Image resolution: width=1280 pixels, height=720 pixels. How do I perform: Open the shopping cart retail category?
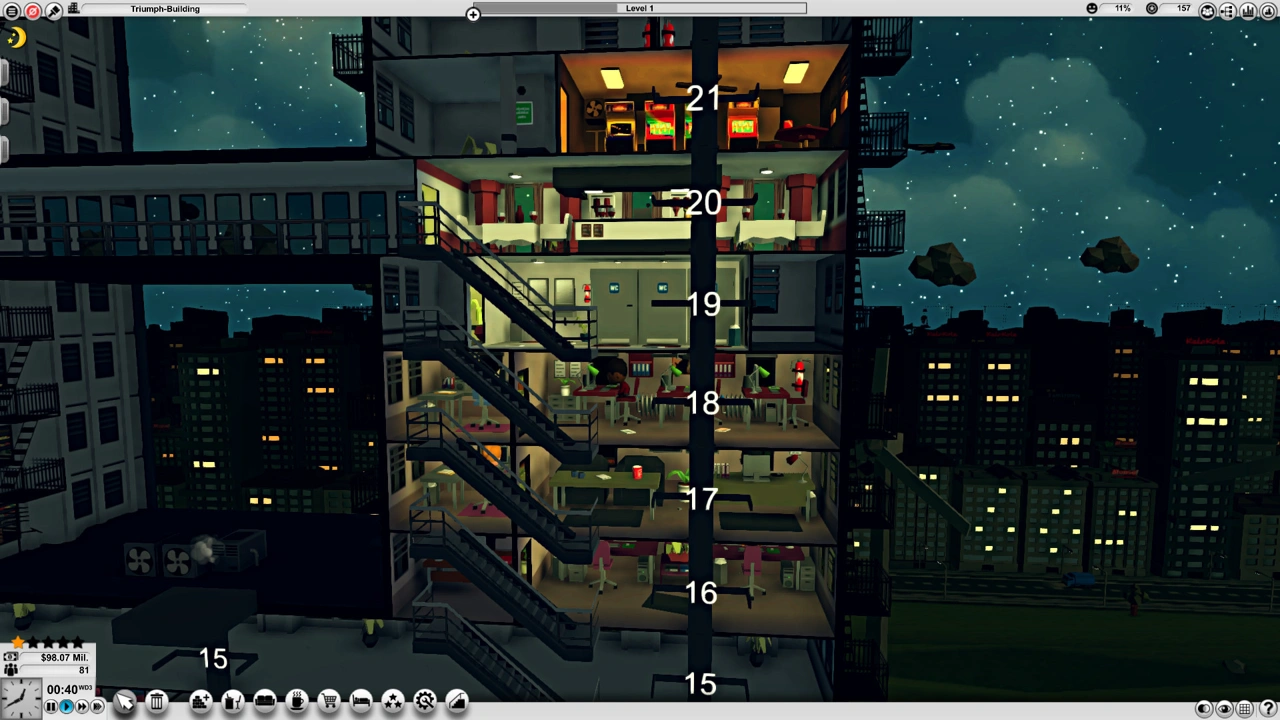pos(329,701)
